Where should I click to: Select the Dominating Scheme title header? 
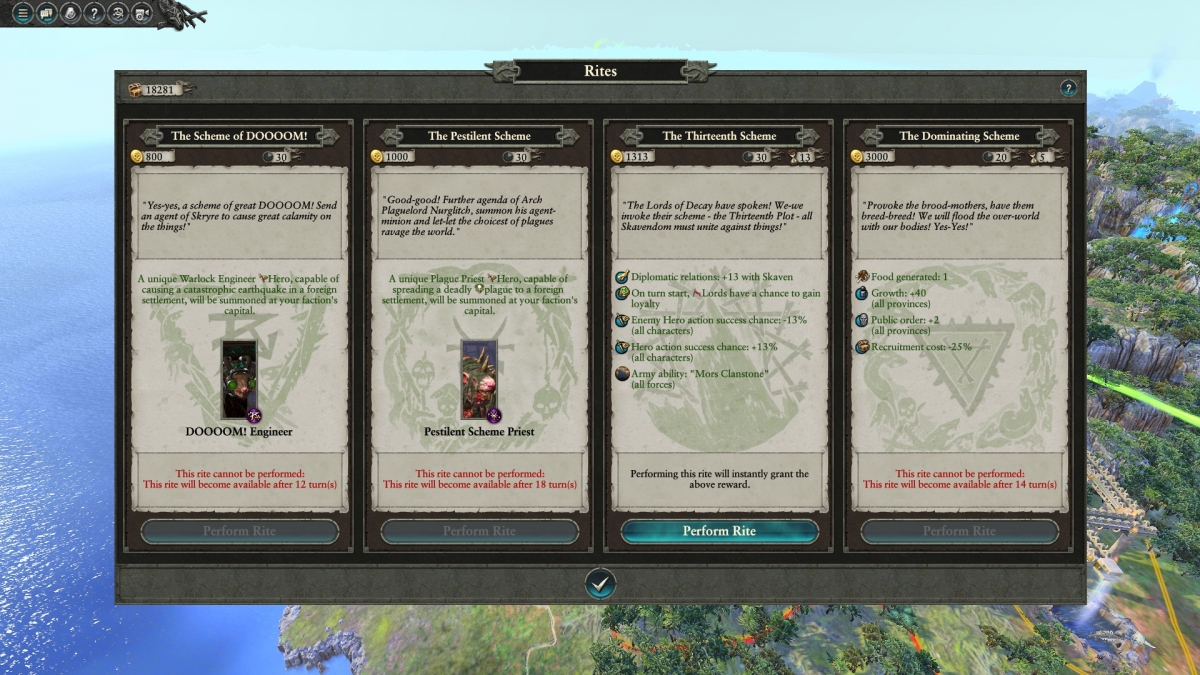[x=959, y=136]
